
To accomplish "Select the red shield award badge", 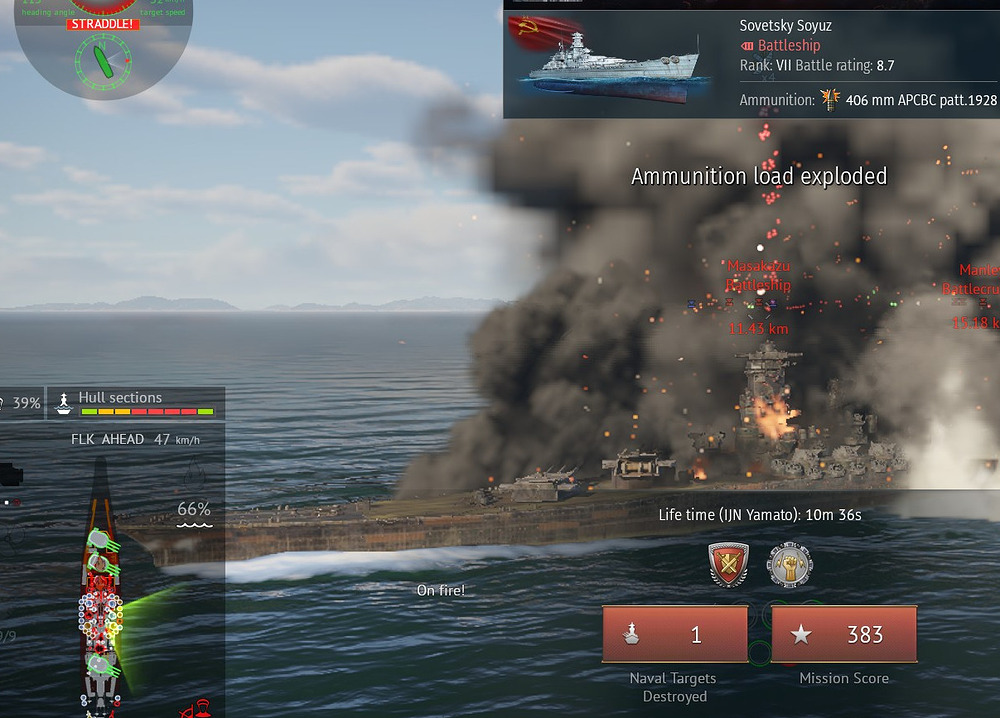I will click(x=728, y=565).
